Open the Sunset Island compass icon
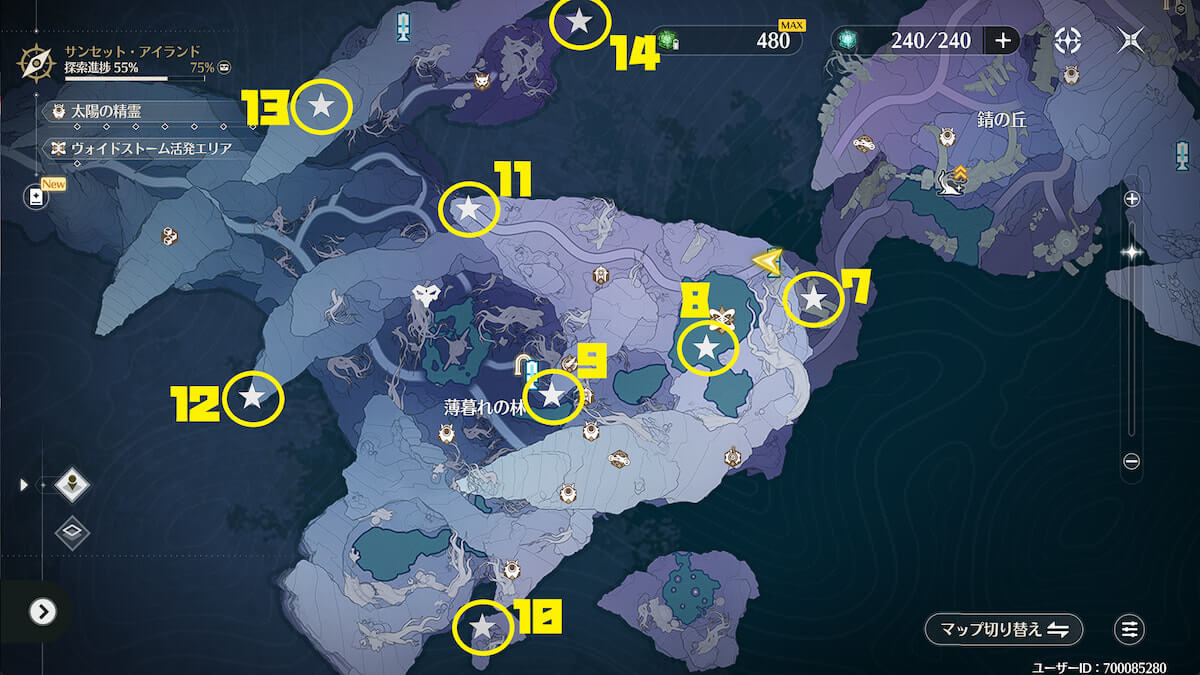Viewport: 1200px width, 675px height. pyautogui.click(x=37, y=62)
